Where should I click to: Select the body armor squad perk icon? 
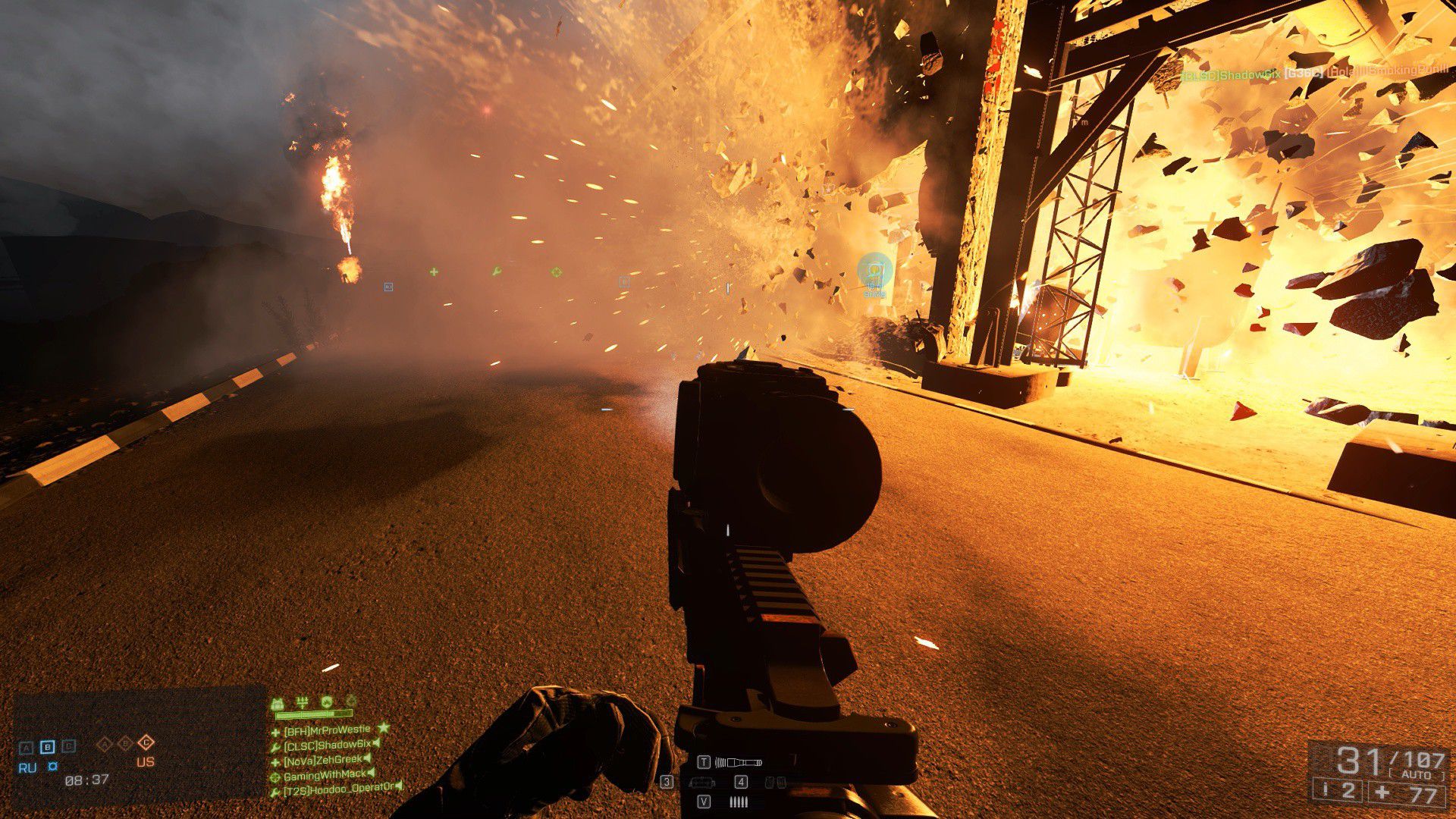278,702
